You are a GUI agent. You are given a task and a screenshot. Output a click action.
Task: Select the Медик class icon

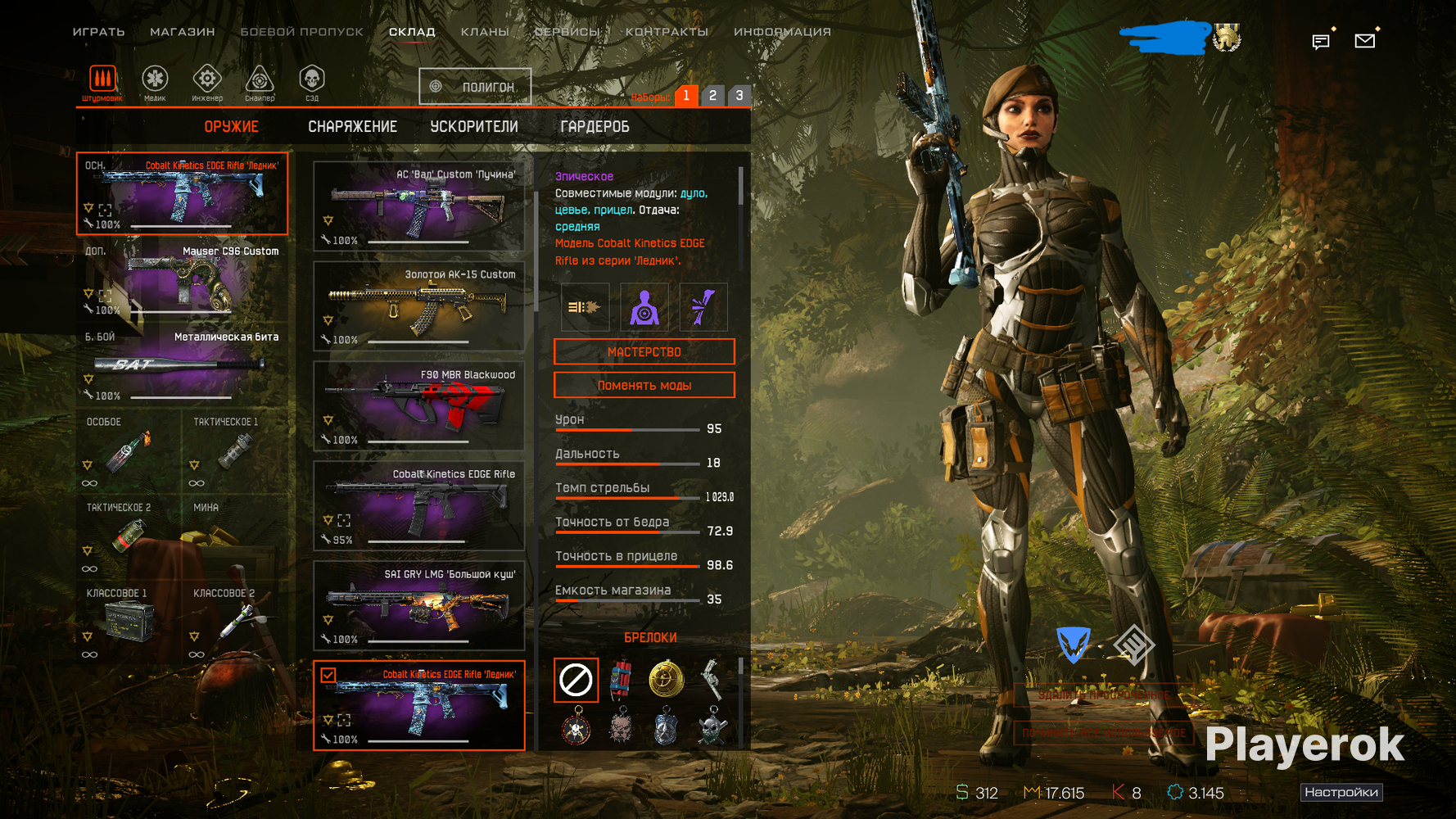pos(155,83)
